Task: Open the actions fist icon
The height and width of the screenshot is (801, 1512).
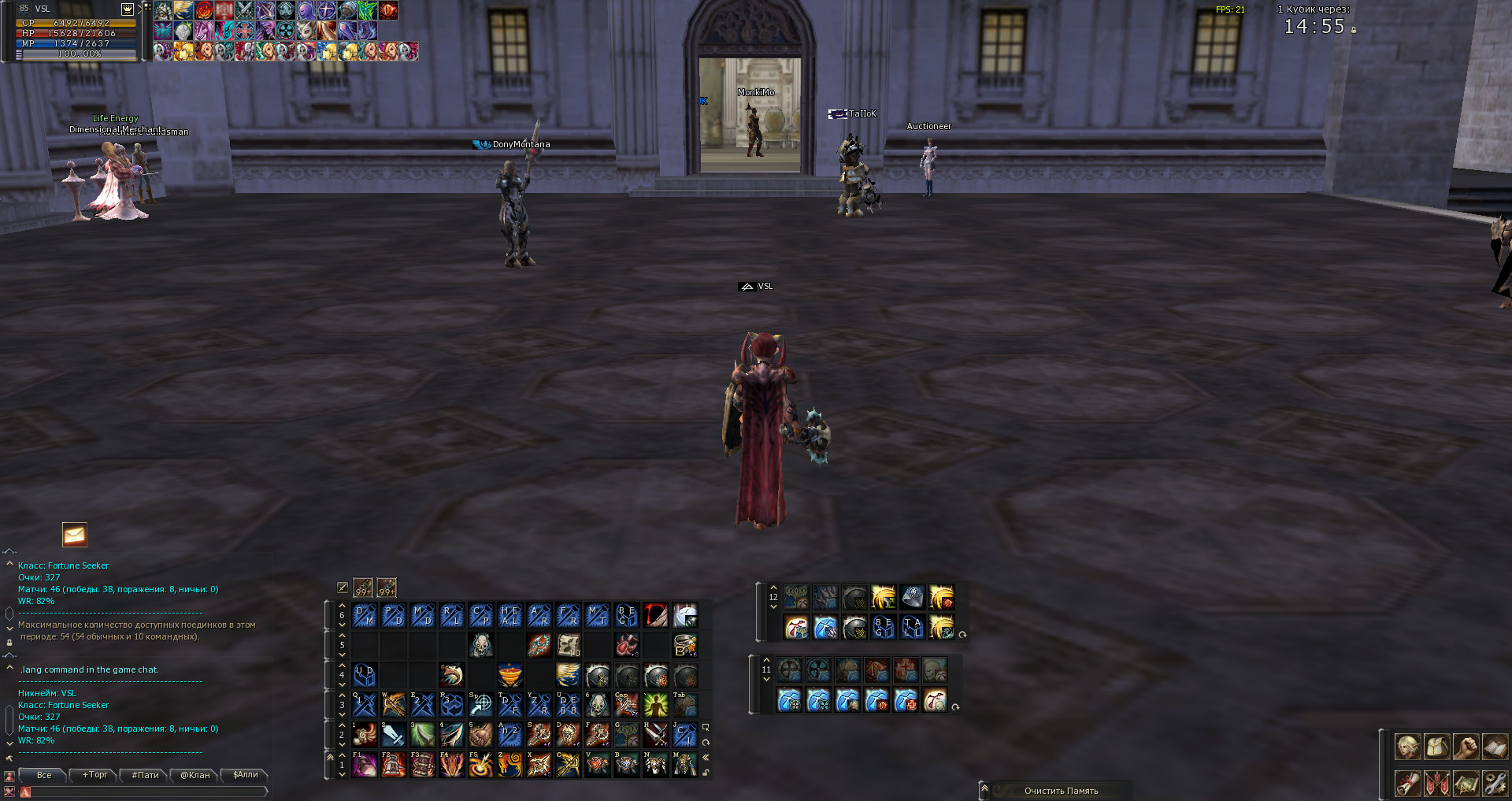Action: pyautogui.click(x=1466, y=746)
